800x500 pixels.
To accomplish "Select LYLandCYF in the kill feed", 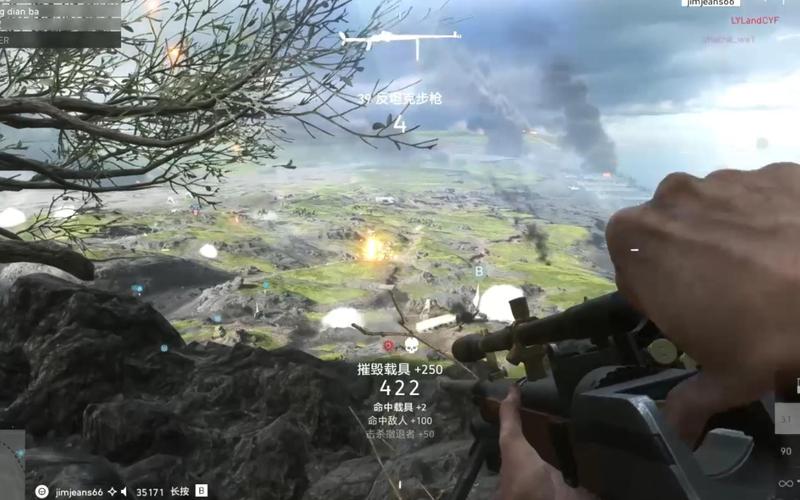I will pos(754,20).
